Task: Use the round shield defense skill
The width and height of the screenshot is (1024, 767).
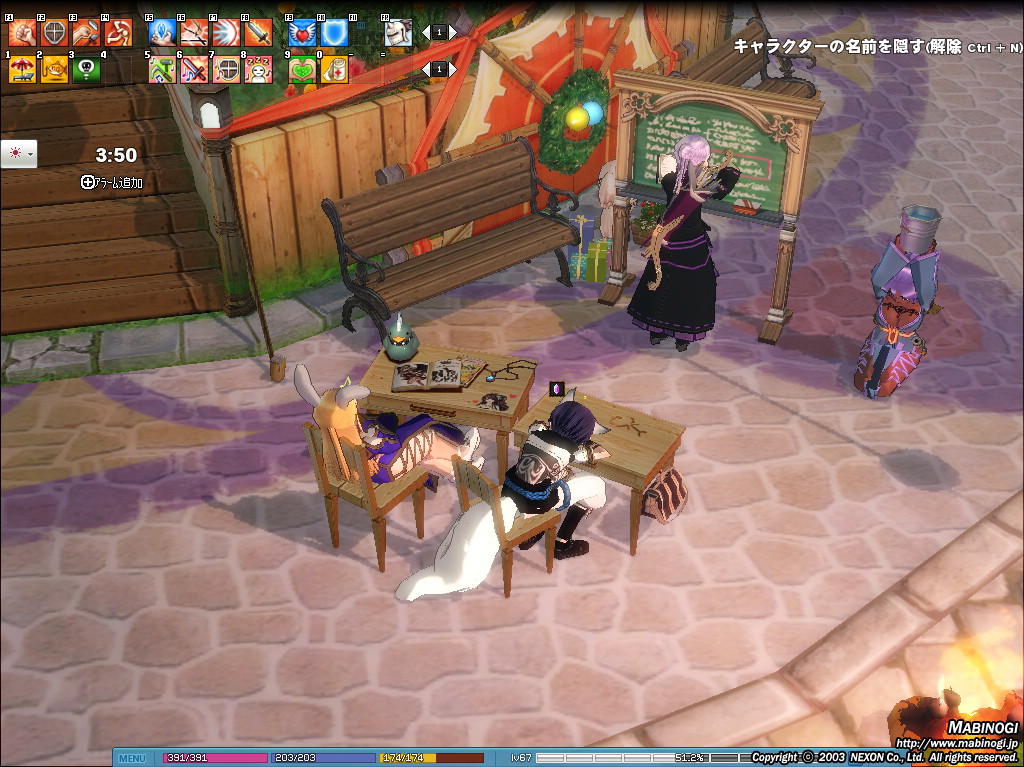Action: pos(54,33)
